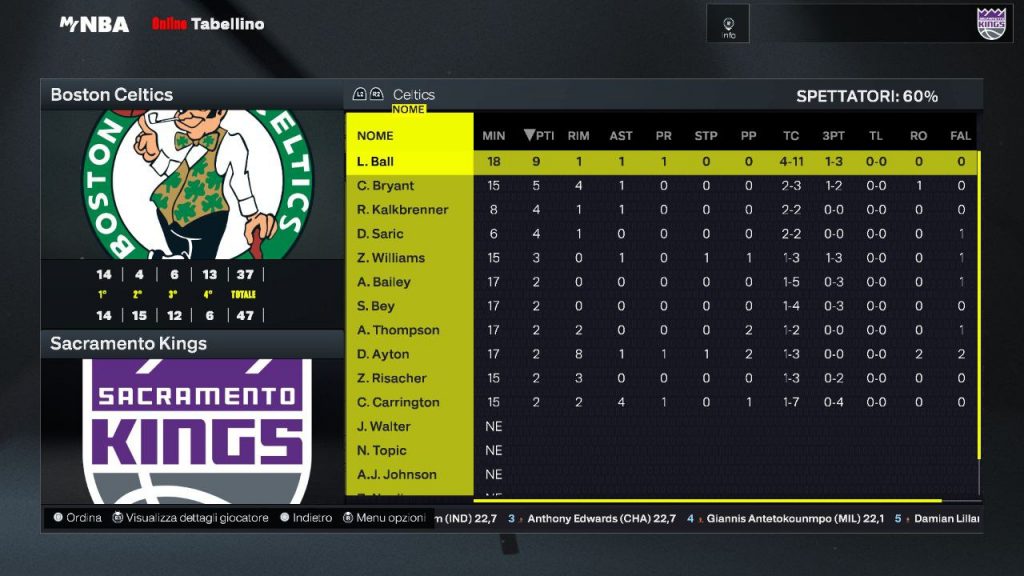Viewport: 1024px width, 576px height.
Task: Pick A. Thompson's row
Action: (x=398, y=330)
